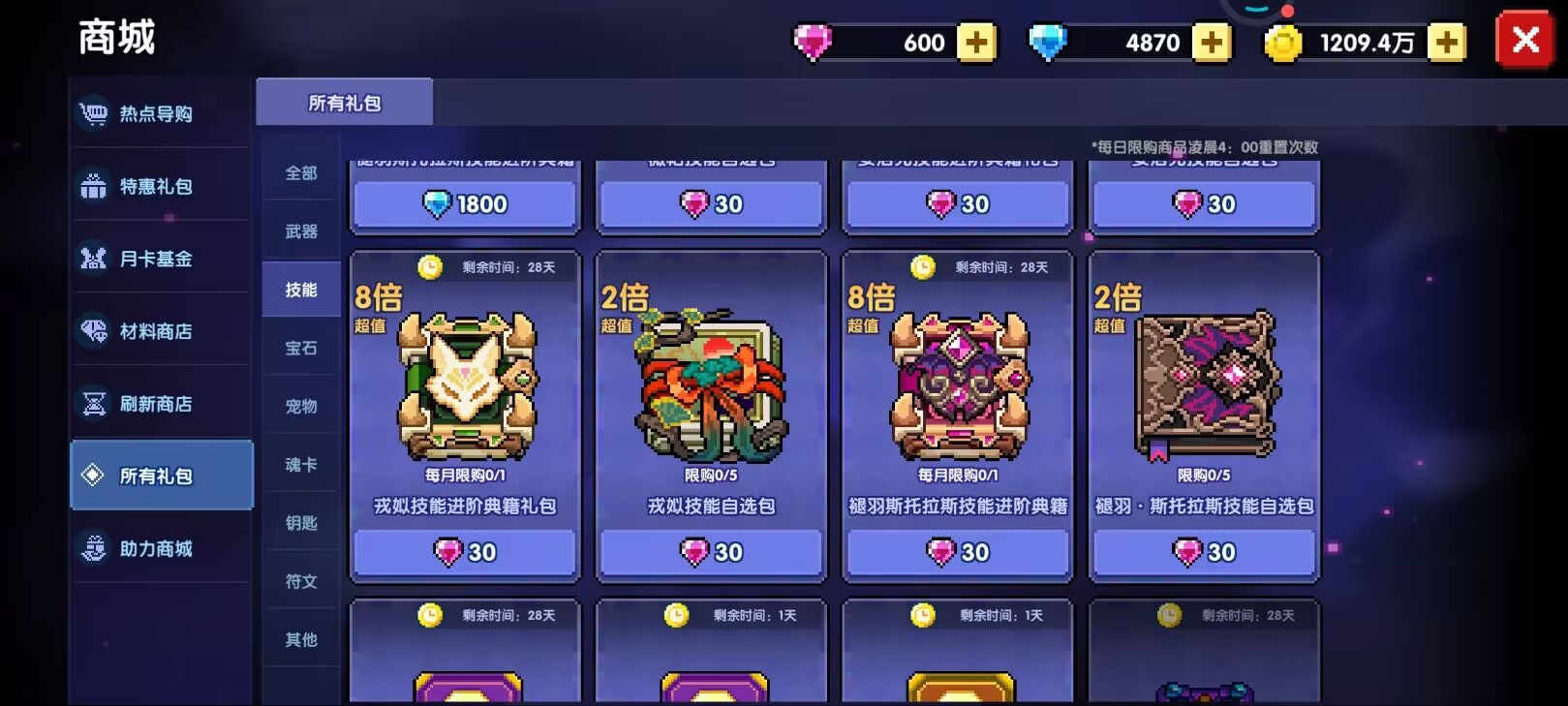Screen dimensions: 1568x706
Task: Show the 符文 category
Action: [301, 581]
